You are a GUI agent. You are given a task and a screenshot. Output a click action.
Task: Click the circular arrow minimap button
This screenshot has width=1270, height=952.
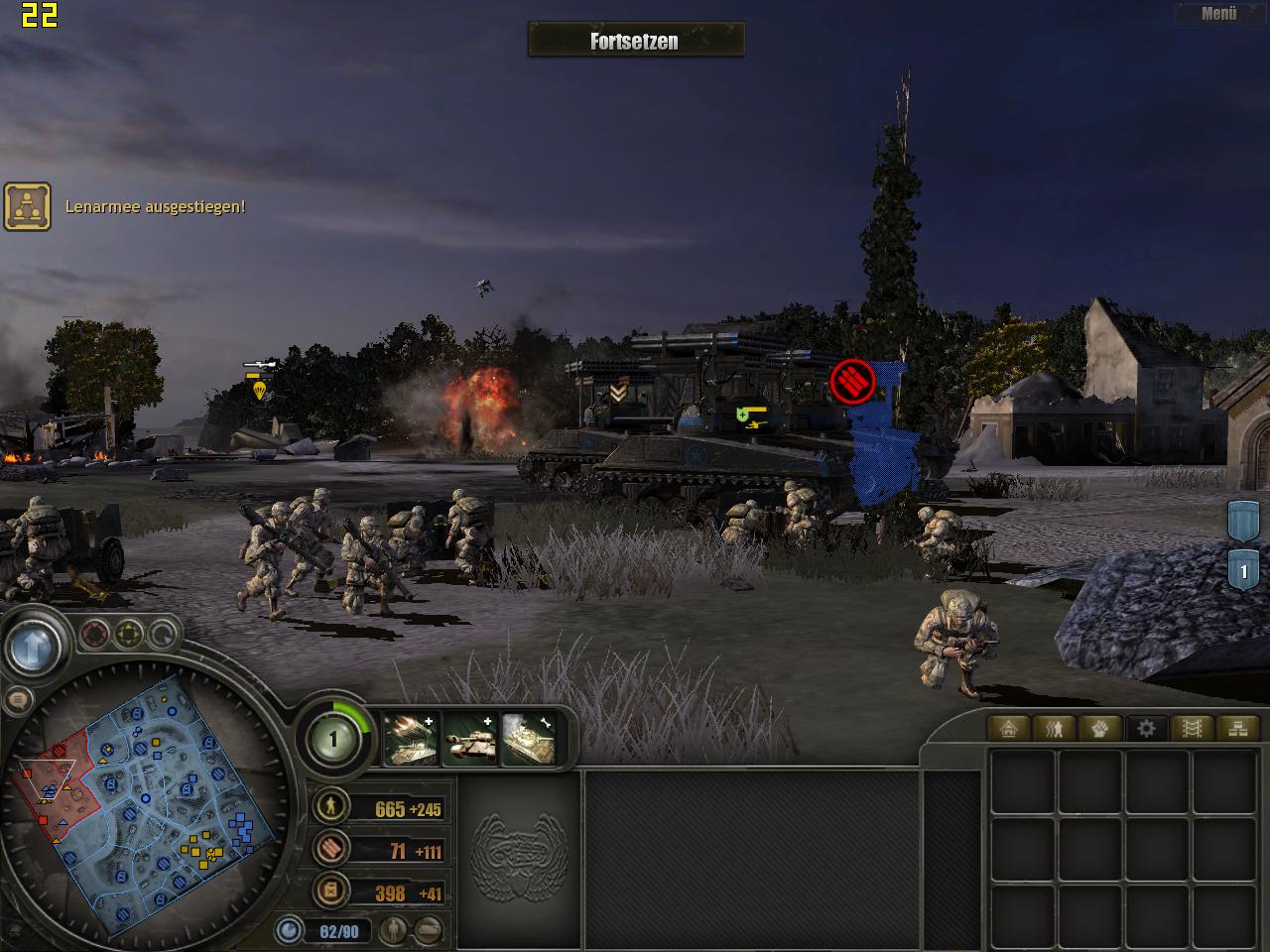pos(162,635)
